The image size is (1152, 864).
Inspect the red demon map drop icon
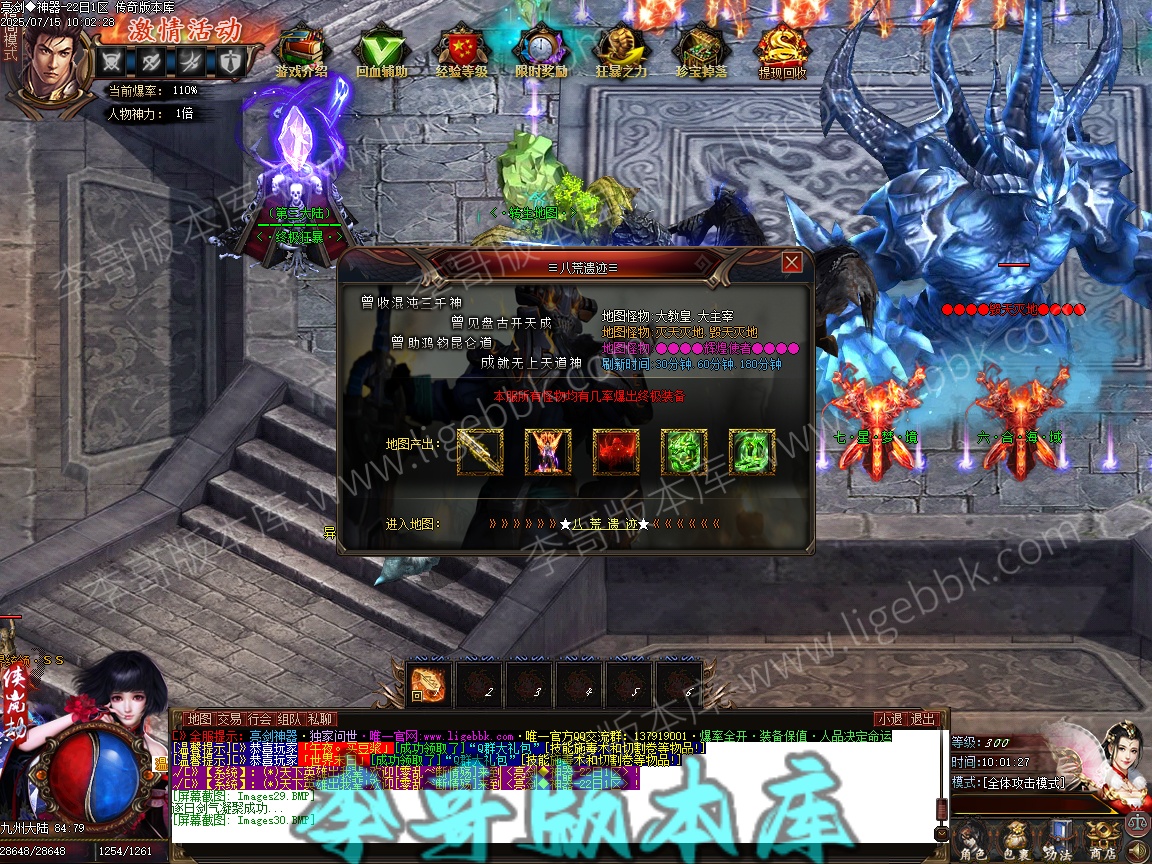616,452
